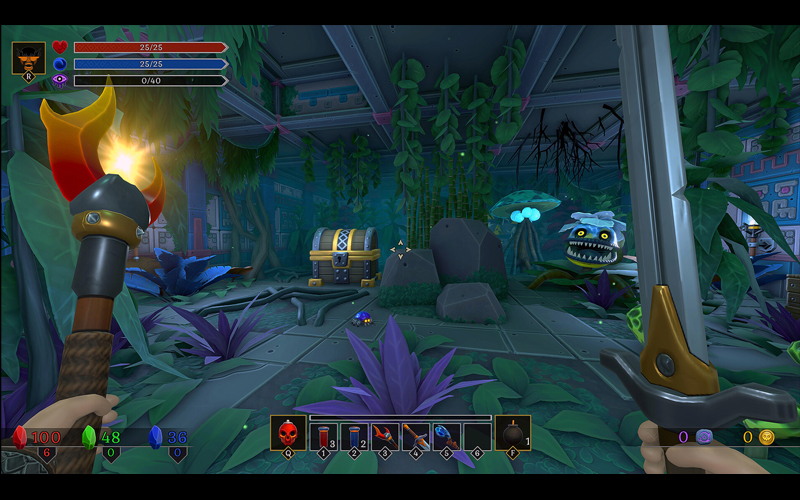The height and width of the screenshot is (500, 800).
Task: Select the blue mana potion slot
Action: pyautogui.click(x=354, y=436)
